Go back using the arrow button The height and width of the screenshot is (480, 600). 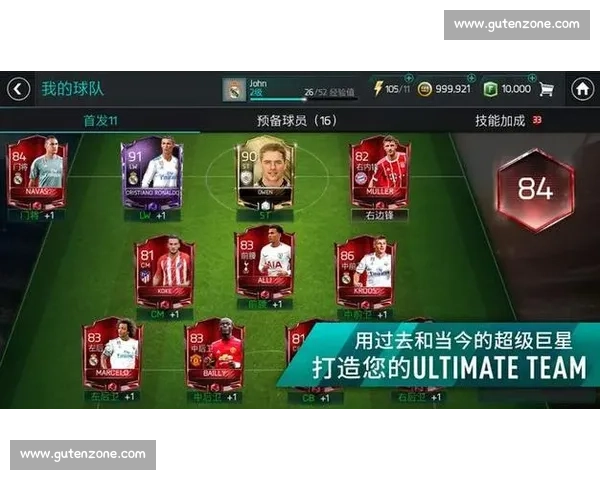(18, 89)
